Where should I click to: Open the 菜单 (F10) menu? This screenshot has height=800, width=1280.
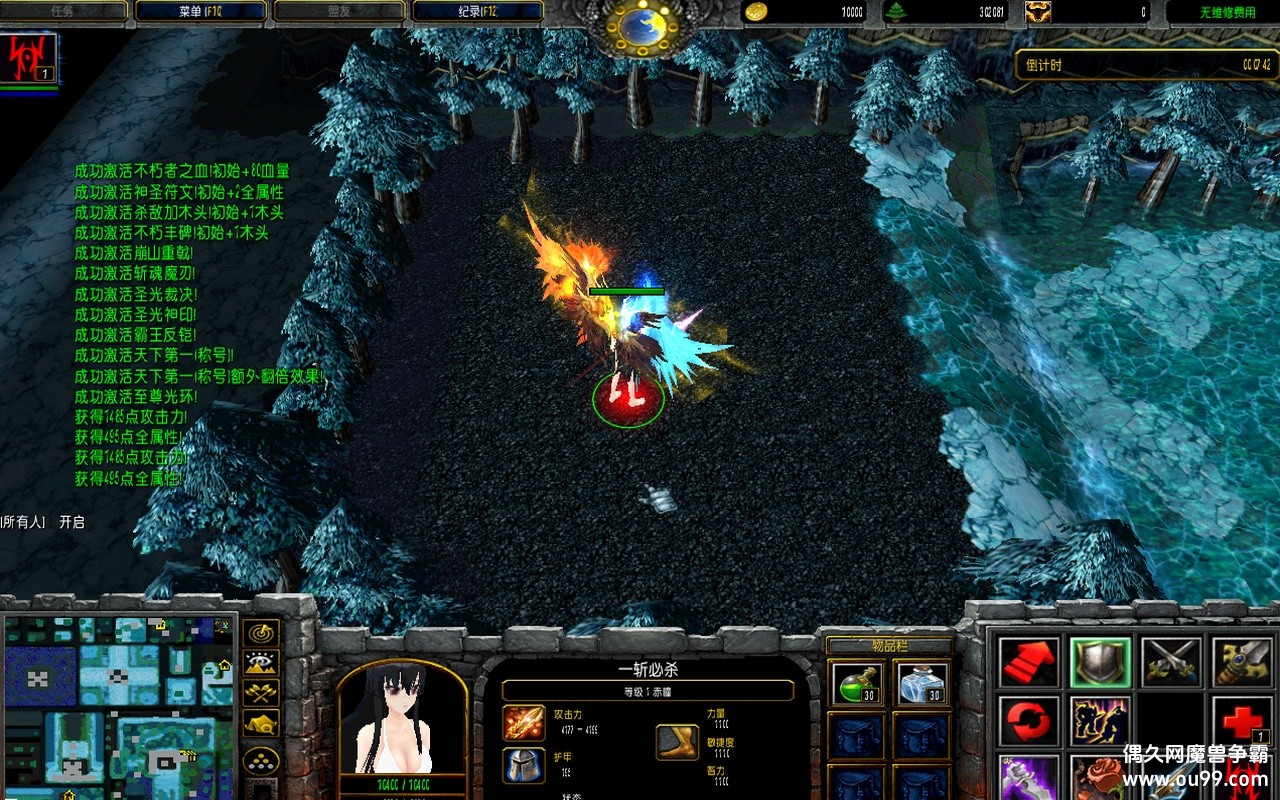click(x=201, y=12)
